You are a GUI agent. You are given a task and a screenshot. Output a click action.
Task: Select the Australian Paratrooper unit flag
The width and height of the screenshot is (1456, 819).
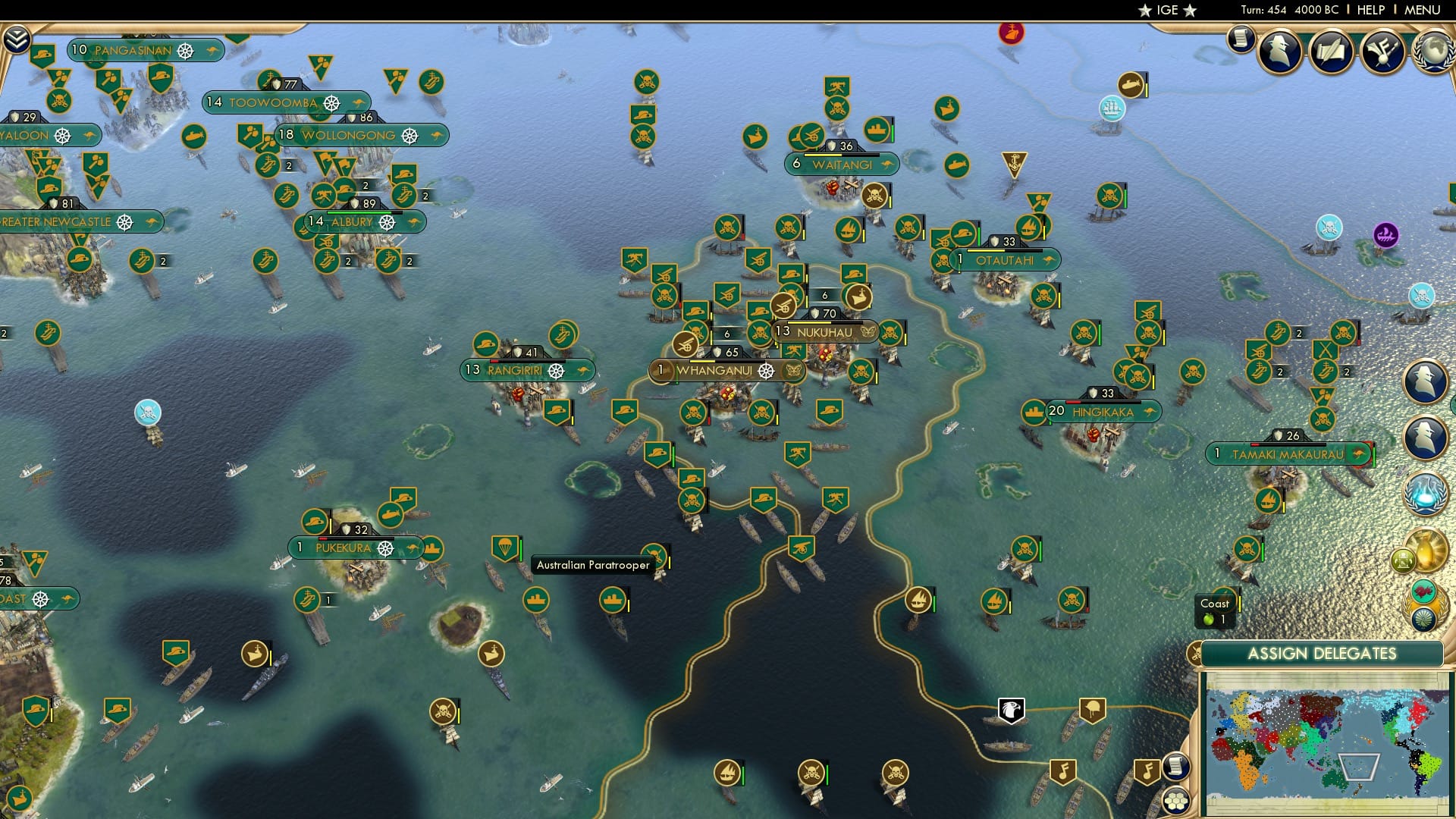[x=505, y=548]
